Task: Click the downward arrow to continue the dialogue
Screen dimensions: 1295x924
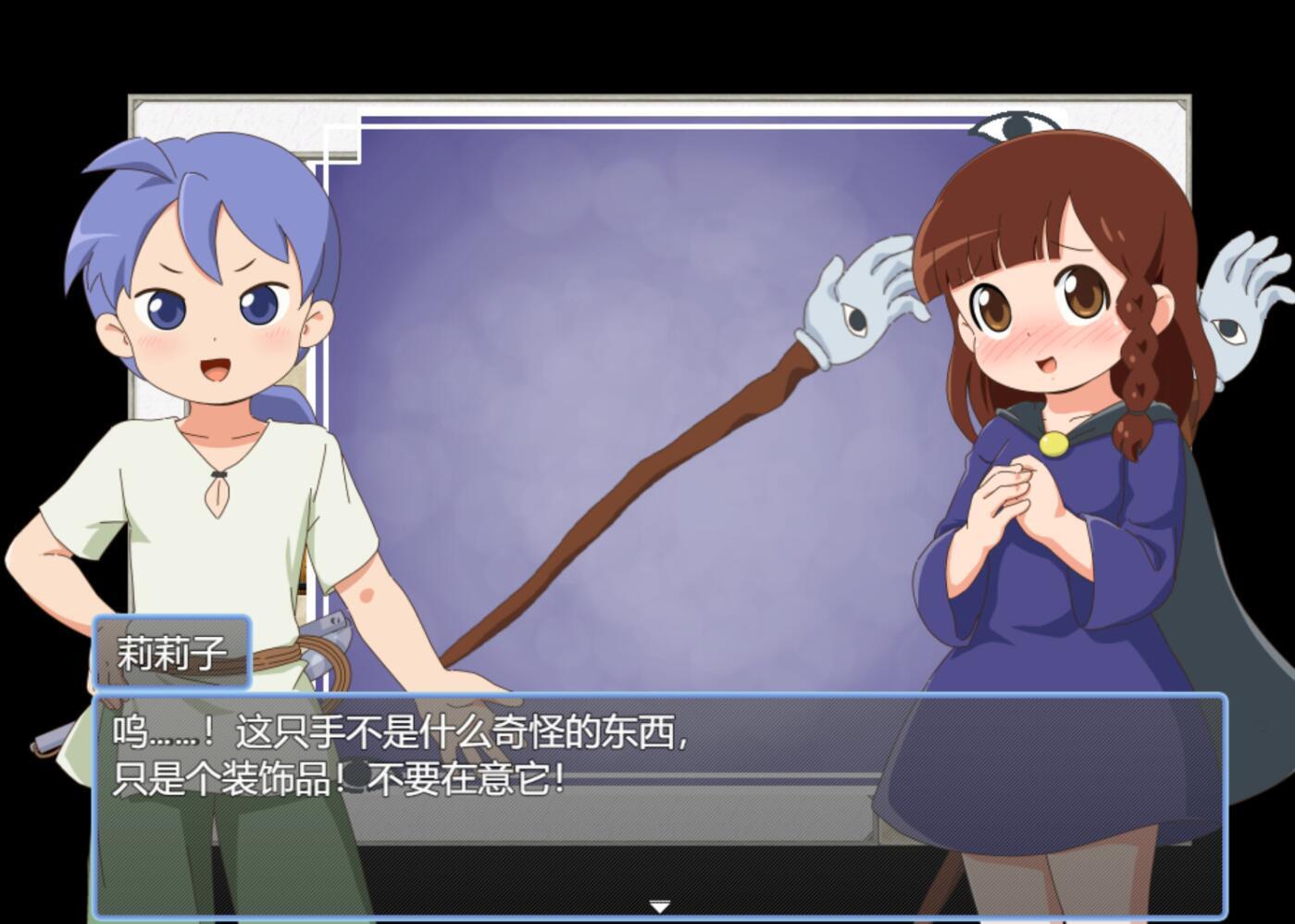Action: pyautogui.click(x=660, y=907)
